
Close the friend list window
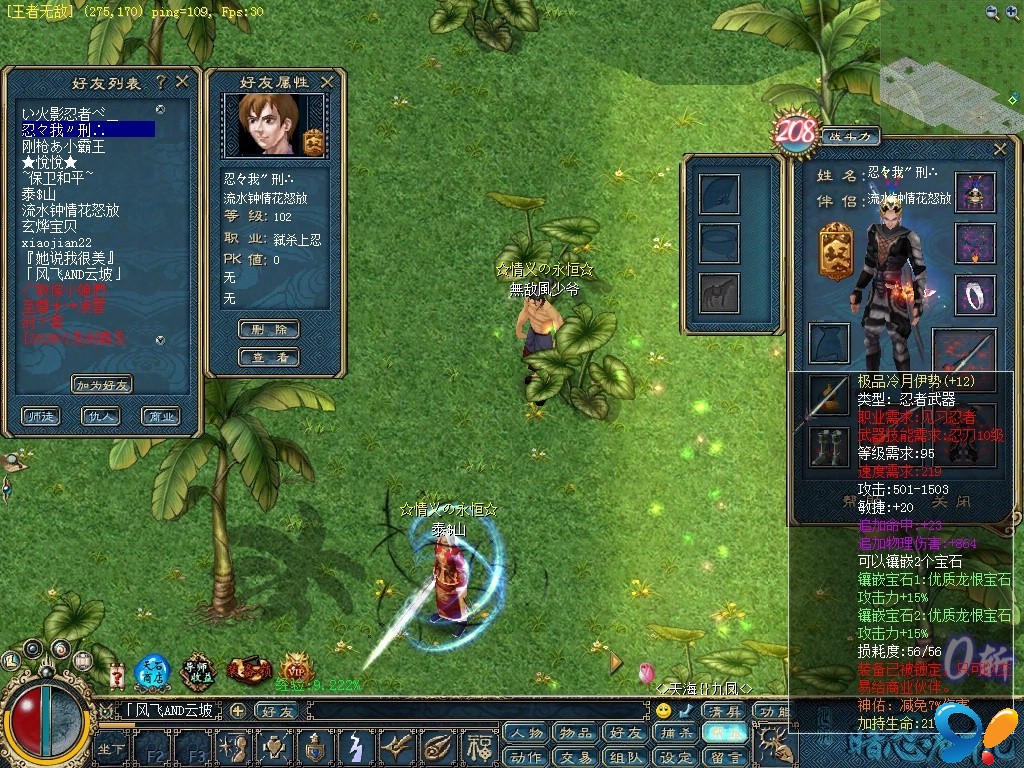182,81
